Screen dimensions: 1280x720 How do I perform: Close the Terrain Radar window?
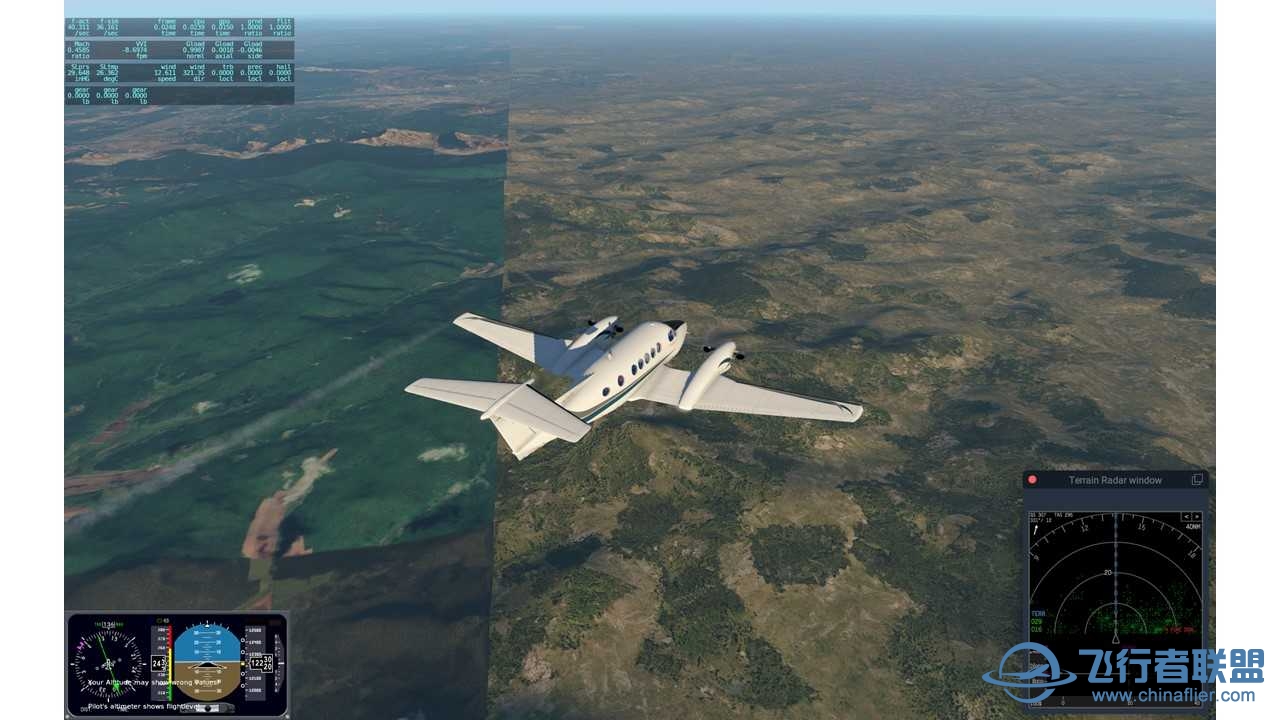[x=1030, y=480]
